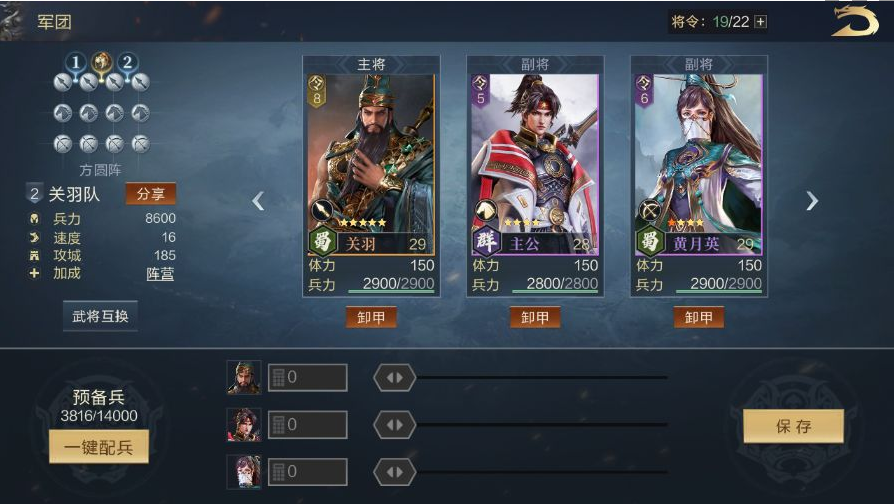
Task: Edit troop count field for 黄月英
Action: point(308,472)
